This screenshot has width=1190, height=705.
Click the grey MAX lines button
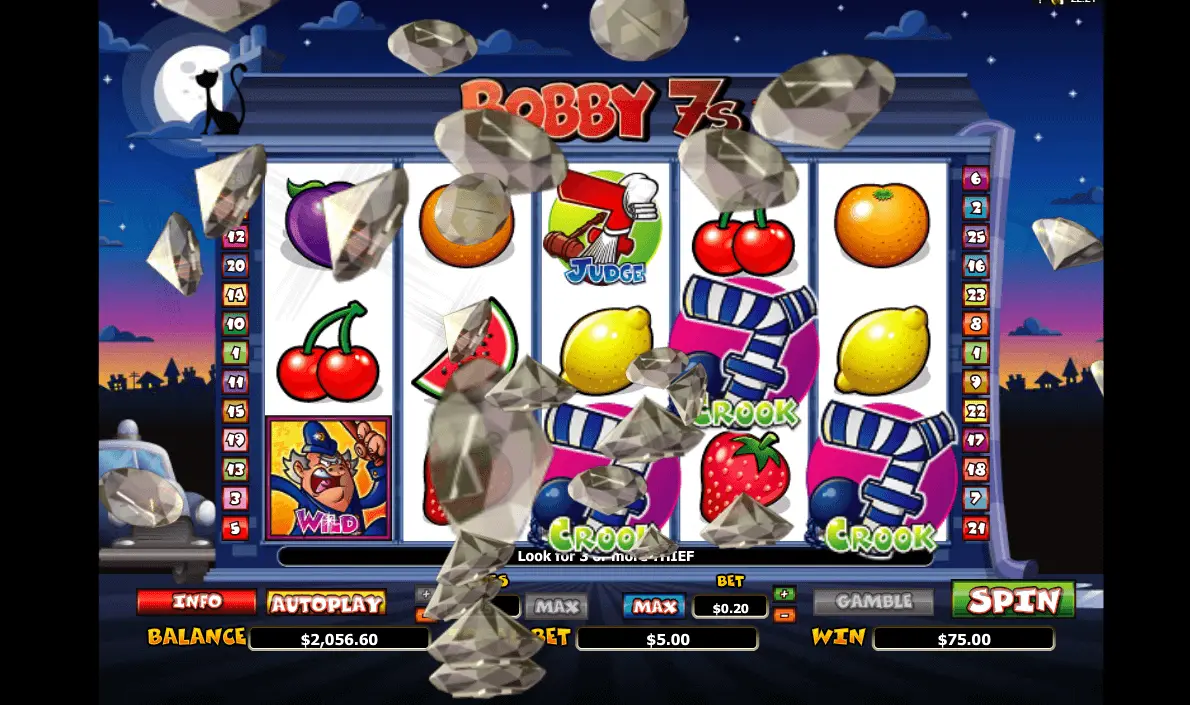point(556,606)
